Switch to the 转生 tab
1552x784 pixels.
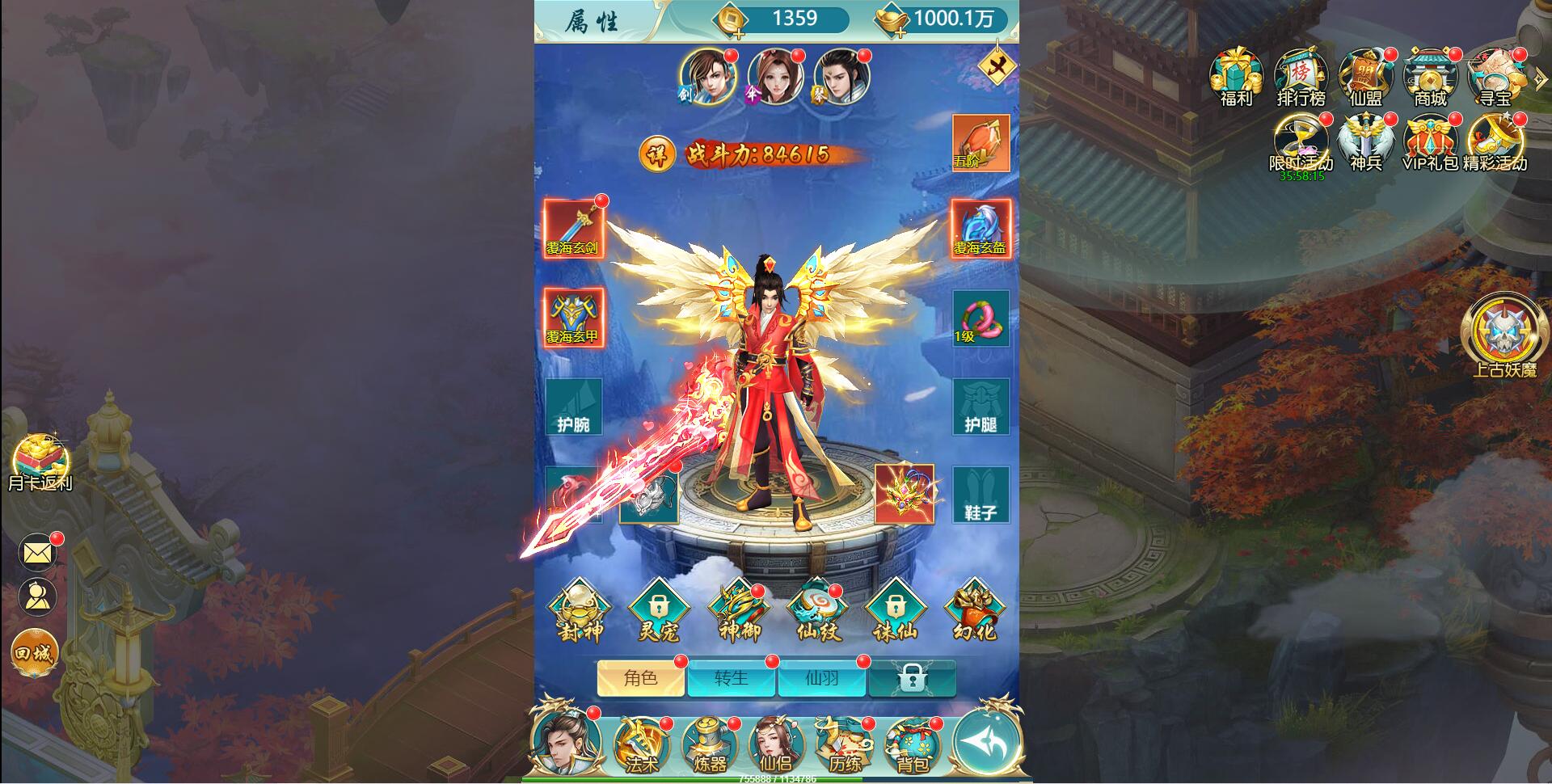[x=732, y=680]
